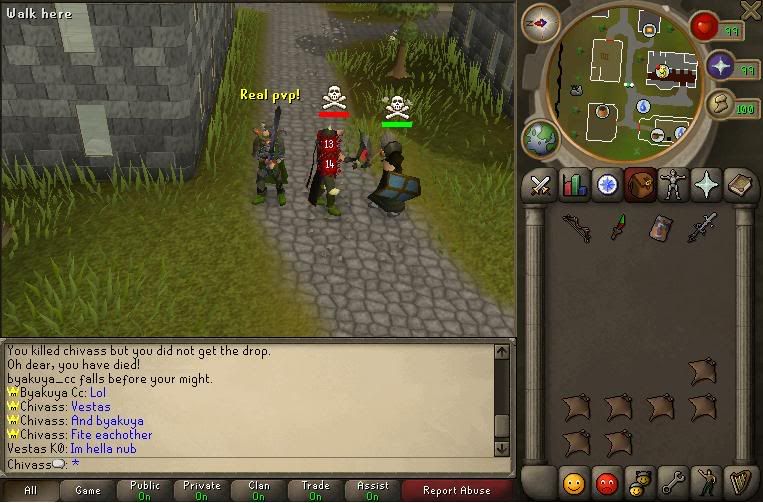763x503 pixels.
Task: Open the Combat Styles tab
Action: click(541, 186)
